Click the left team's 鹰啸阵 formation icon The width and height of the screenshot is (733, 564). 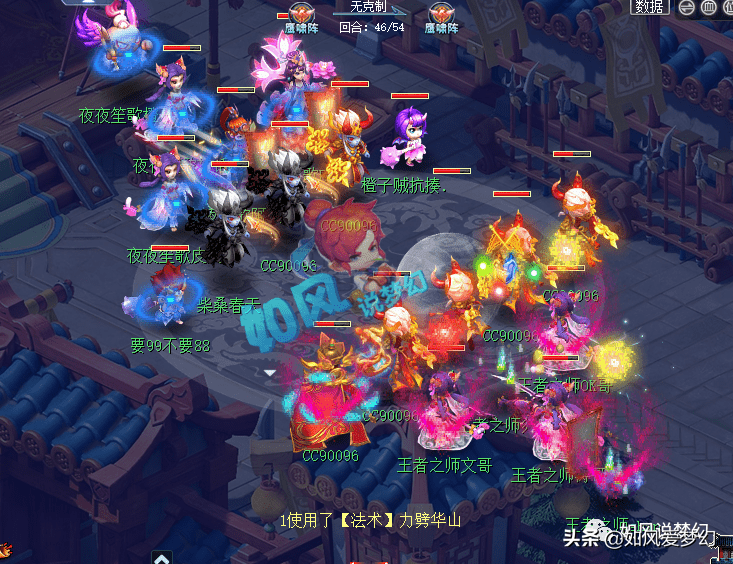pyautogui.click(x=298, y=13)
